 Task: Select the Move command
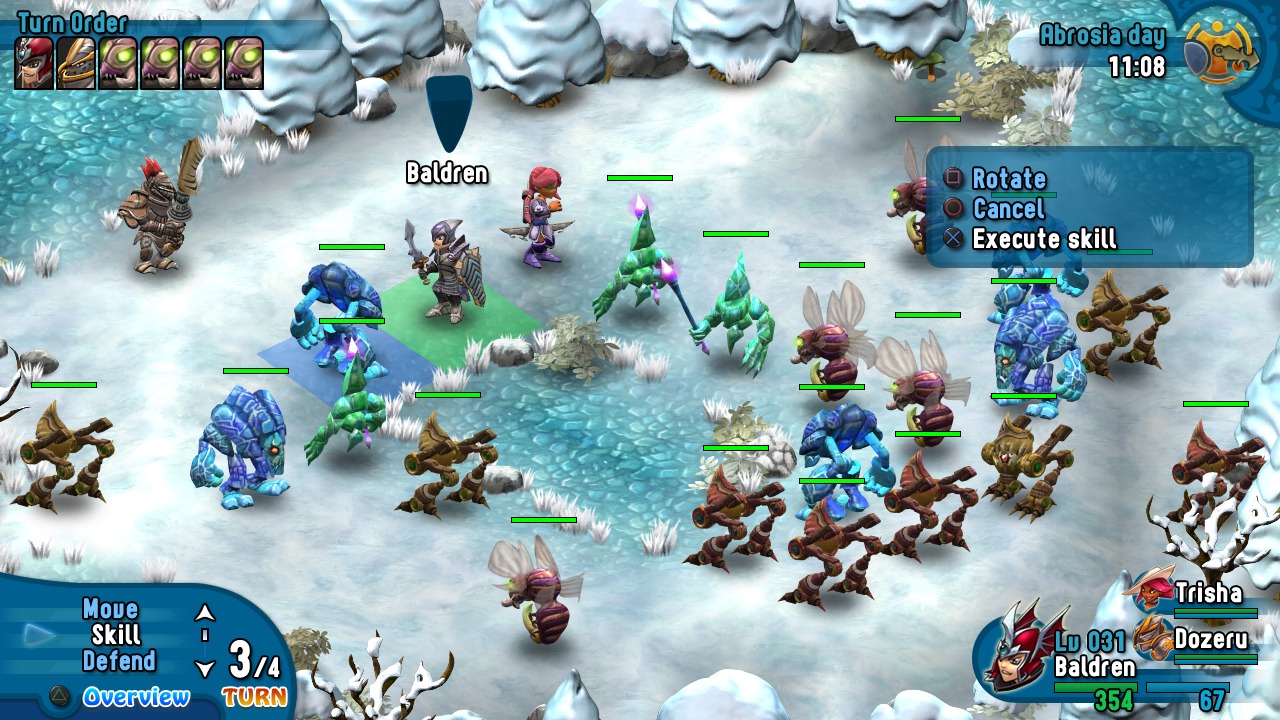[x=110, y=609]
